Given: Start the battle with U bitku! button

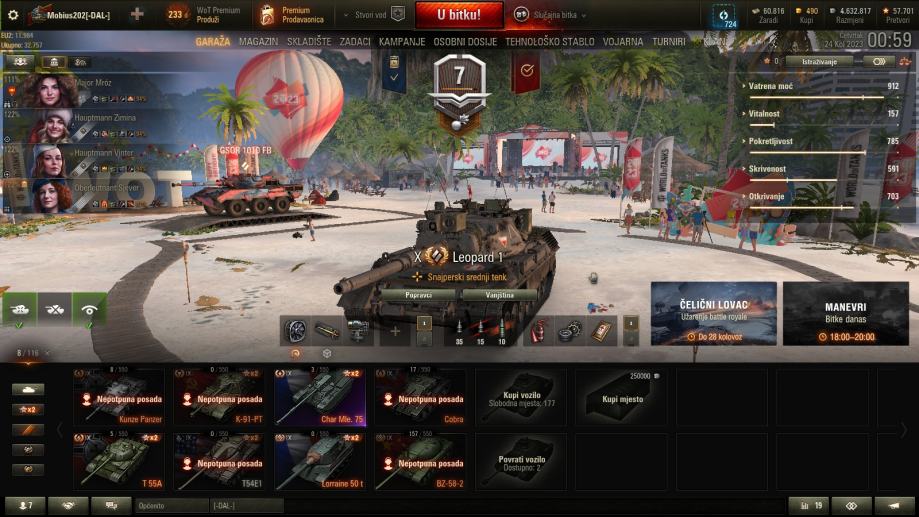Looking at the screenshot, I should click(457, 15).
